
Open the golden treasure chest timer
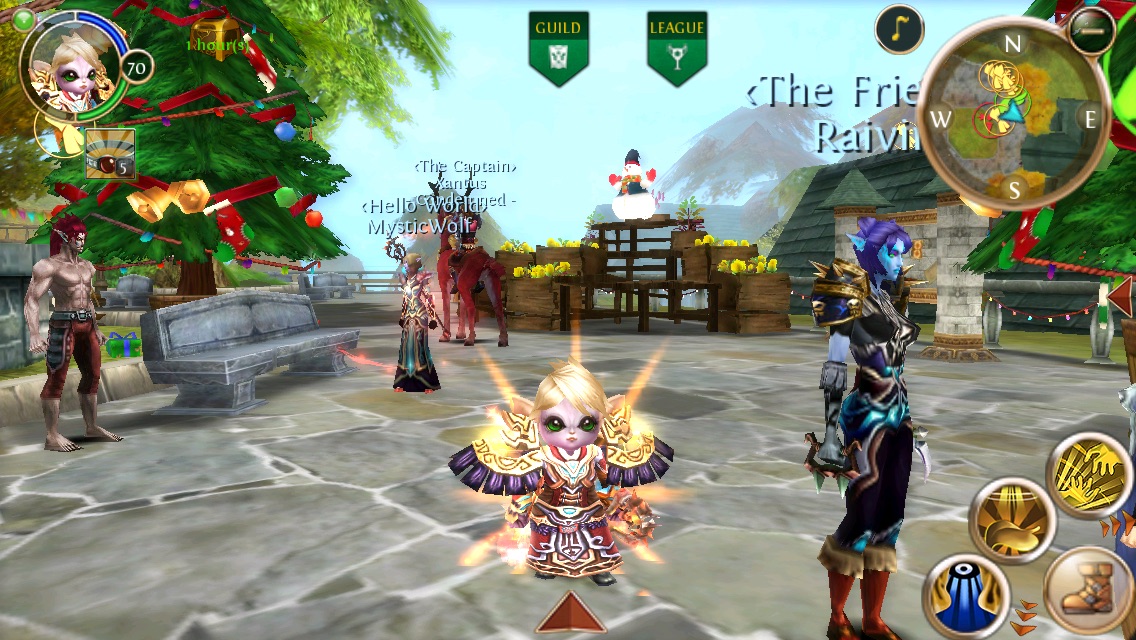(x=216, y=34)
